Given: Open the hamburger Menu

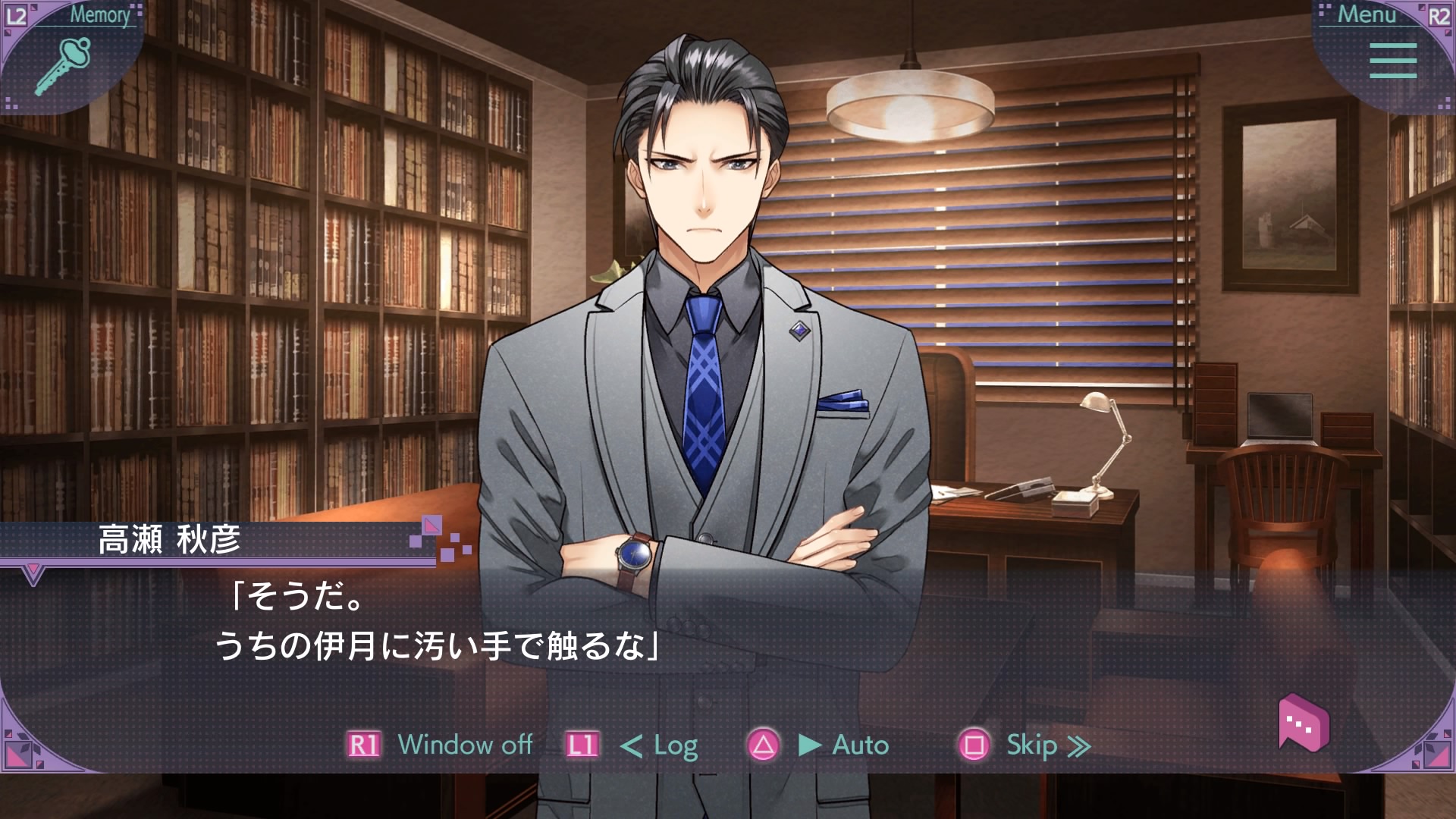Looking at the screenshot, I should (1392, 61).
